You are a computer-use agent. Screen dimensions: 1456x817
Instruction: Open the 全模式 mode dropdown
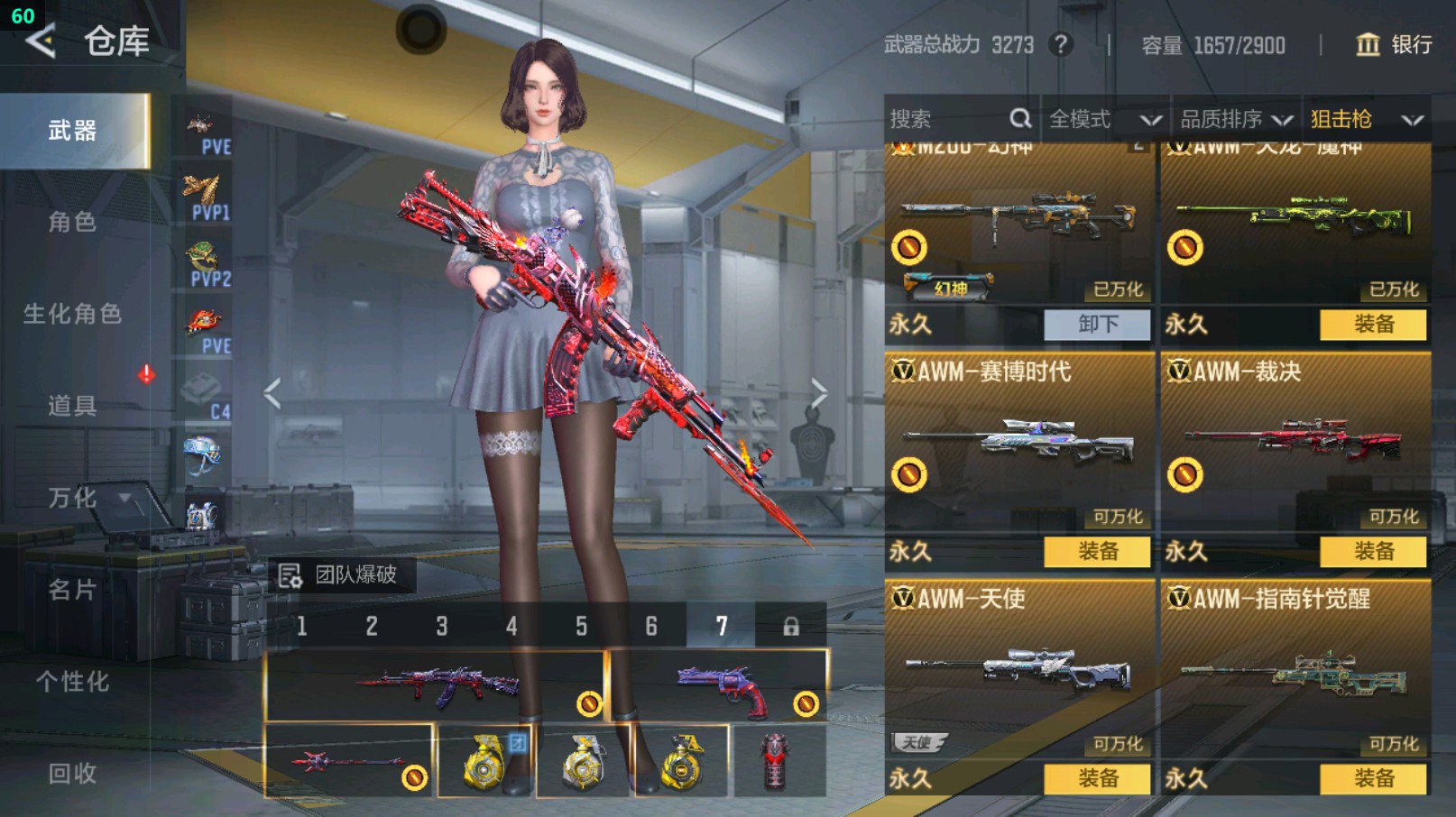[1104, 119]
